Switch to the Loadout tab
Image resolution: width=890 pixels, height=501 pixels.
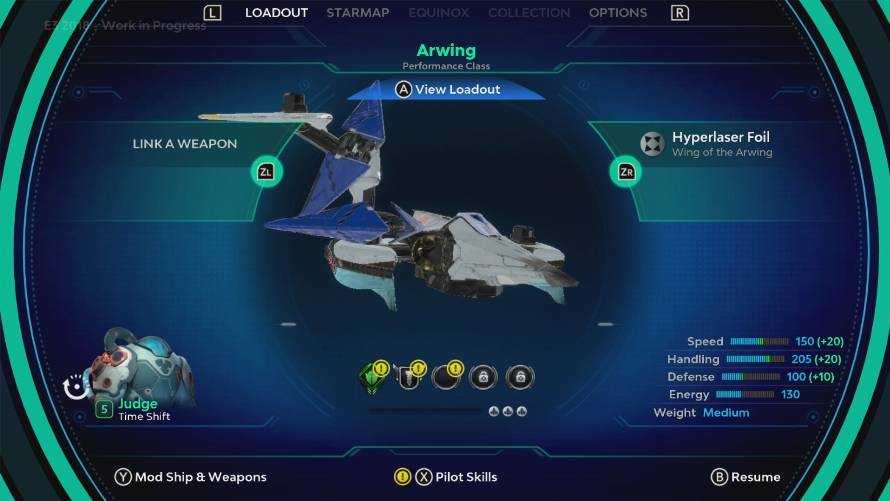(x=276, y=13)
